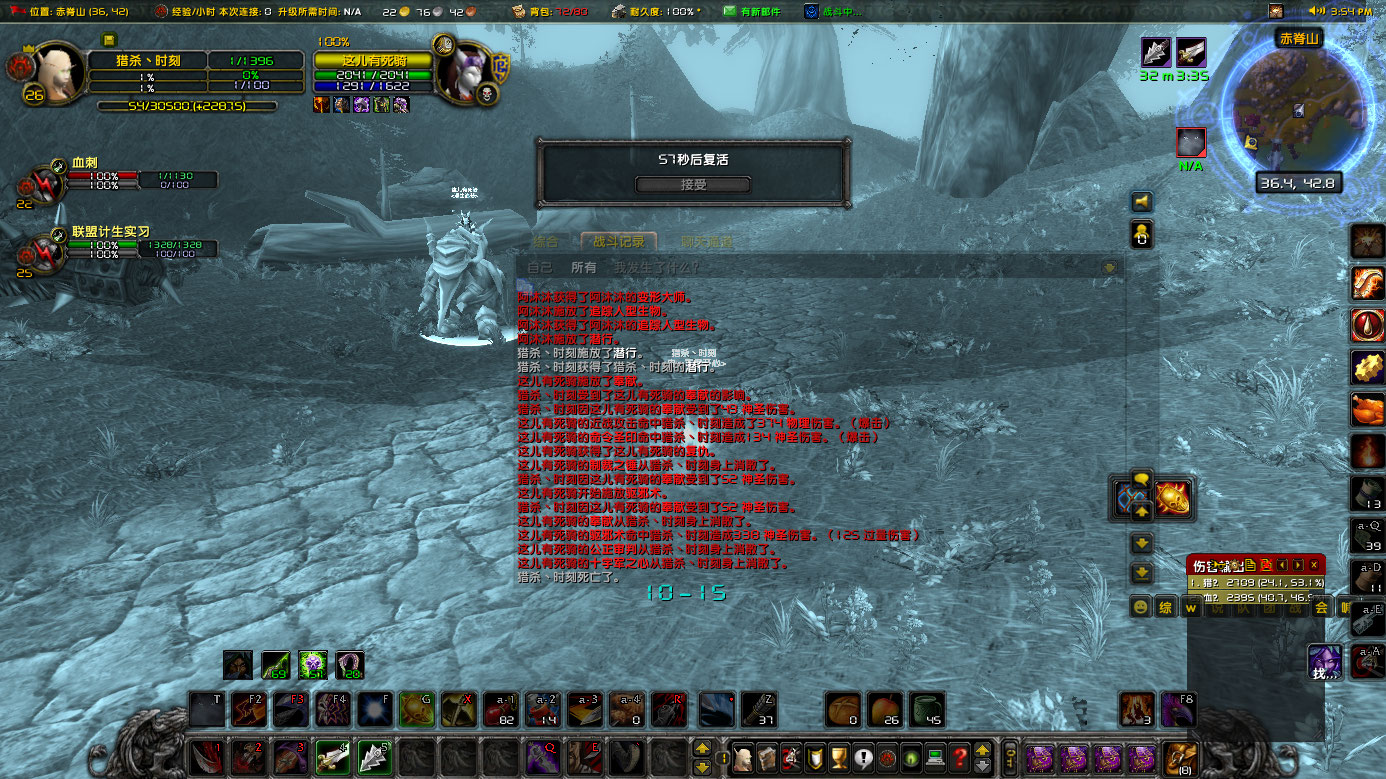Toggle the 综 general chat channel shortcut
1386x779 pixels.
coord(1165,607)
